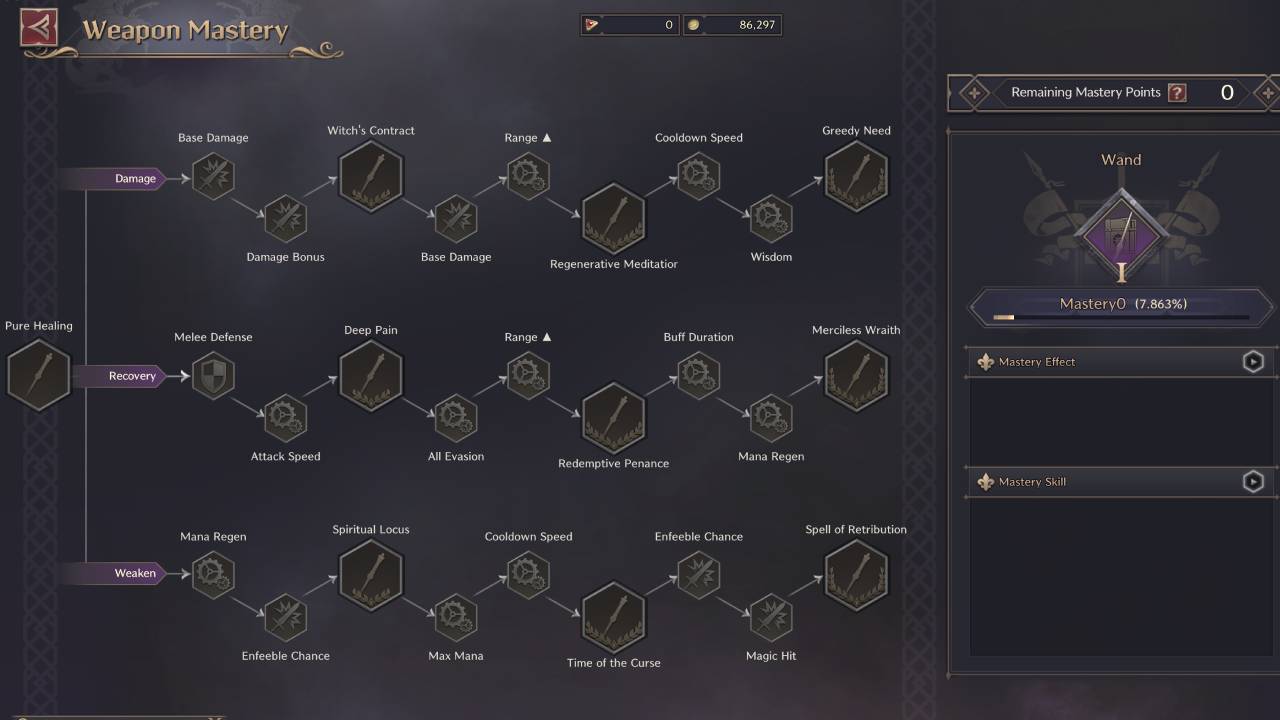Expand the Mastery Skill section
1280x720 pixels.
point(1253,481)
